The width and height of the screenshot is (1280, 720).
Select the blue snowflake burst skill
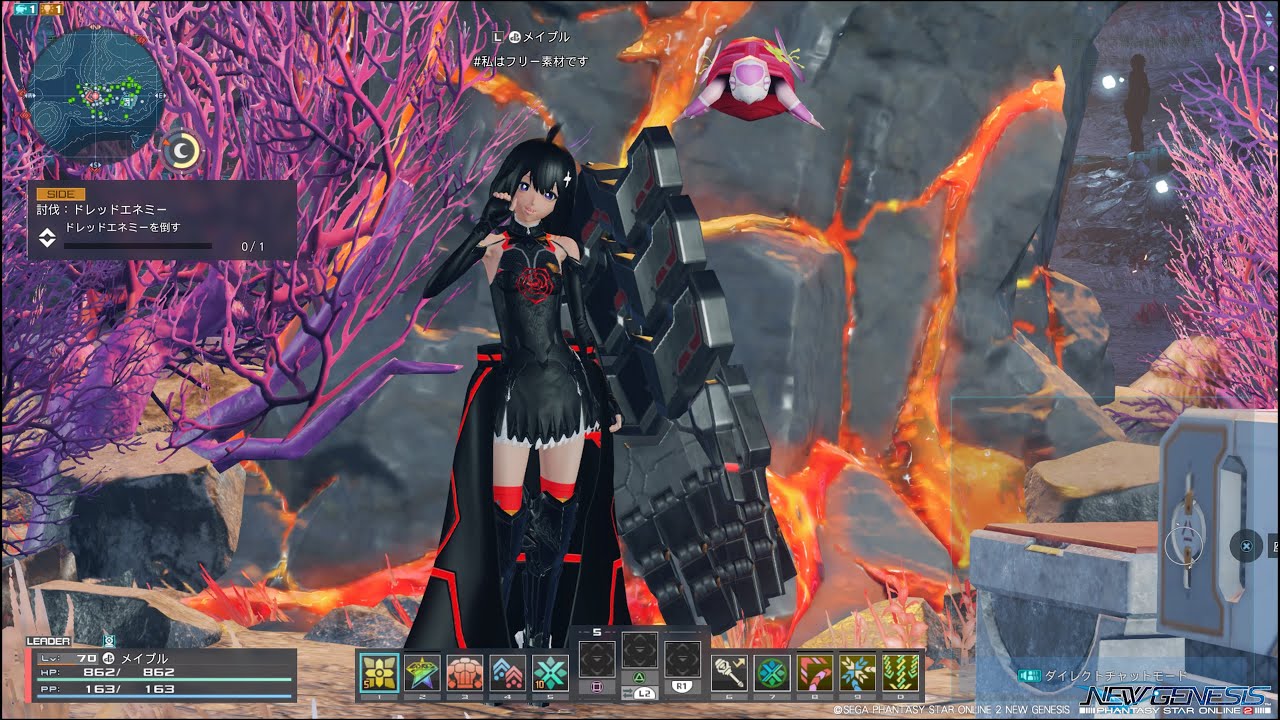point(858,673)
